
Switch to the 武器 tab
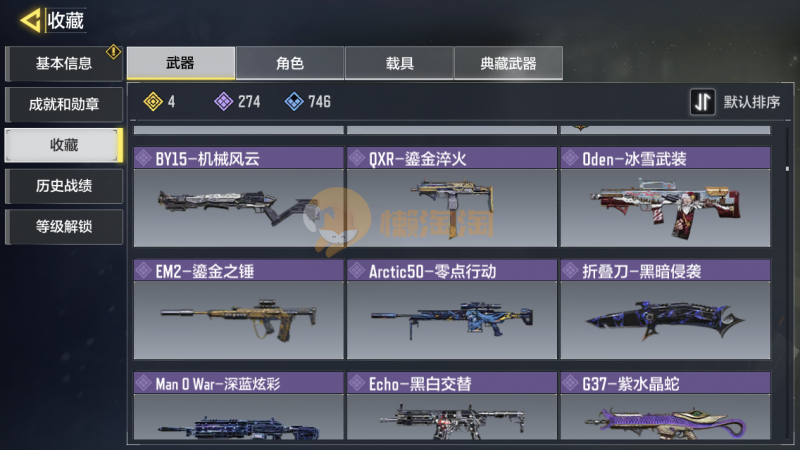coord(181,63)
